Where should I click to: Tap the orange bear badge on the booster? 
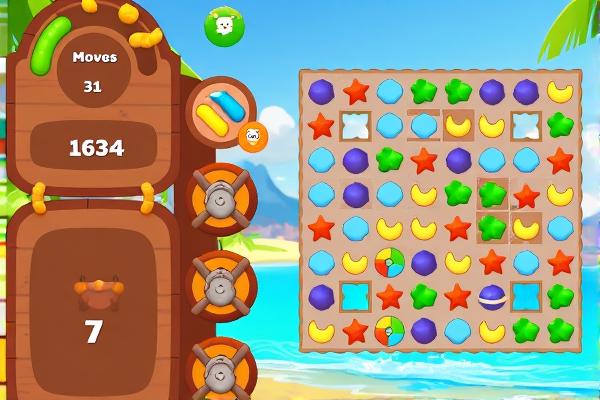[x=252, y=135]
